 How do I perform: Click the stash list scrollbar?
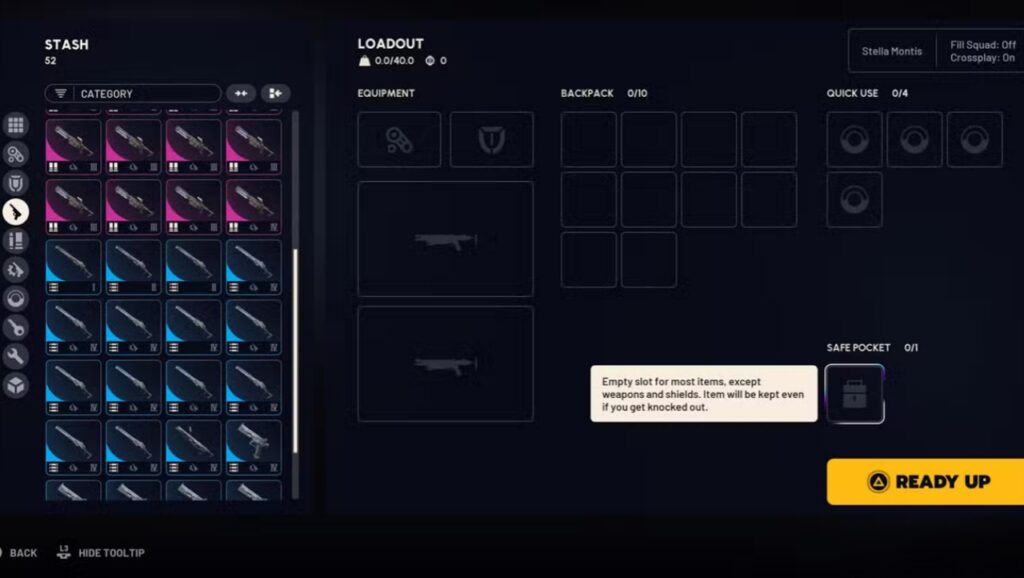click(295, 350)
